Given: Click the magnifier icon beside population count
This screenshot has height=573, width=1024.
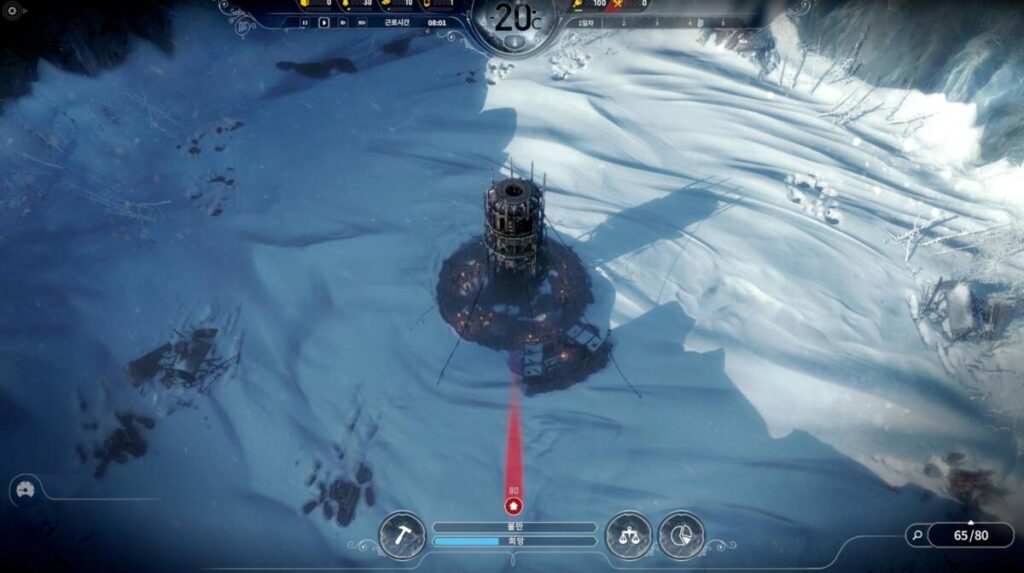Looking at the screenshot, I should click(x=917, y=535).
